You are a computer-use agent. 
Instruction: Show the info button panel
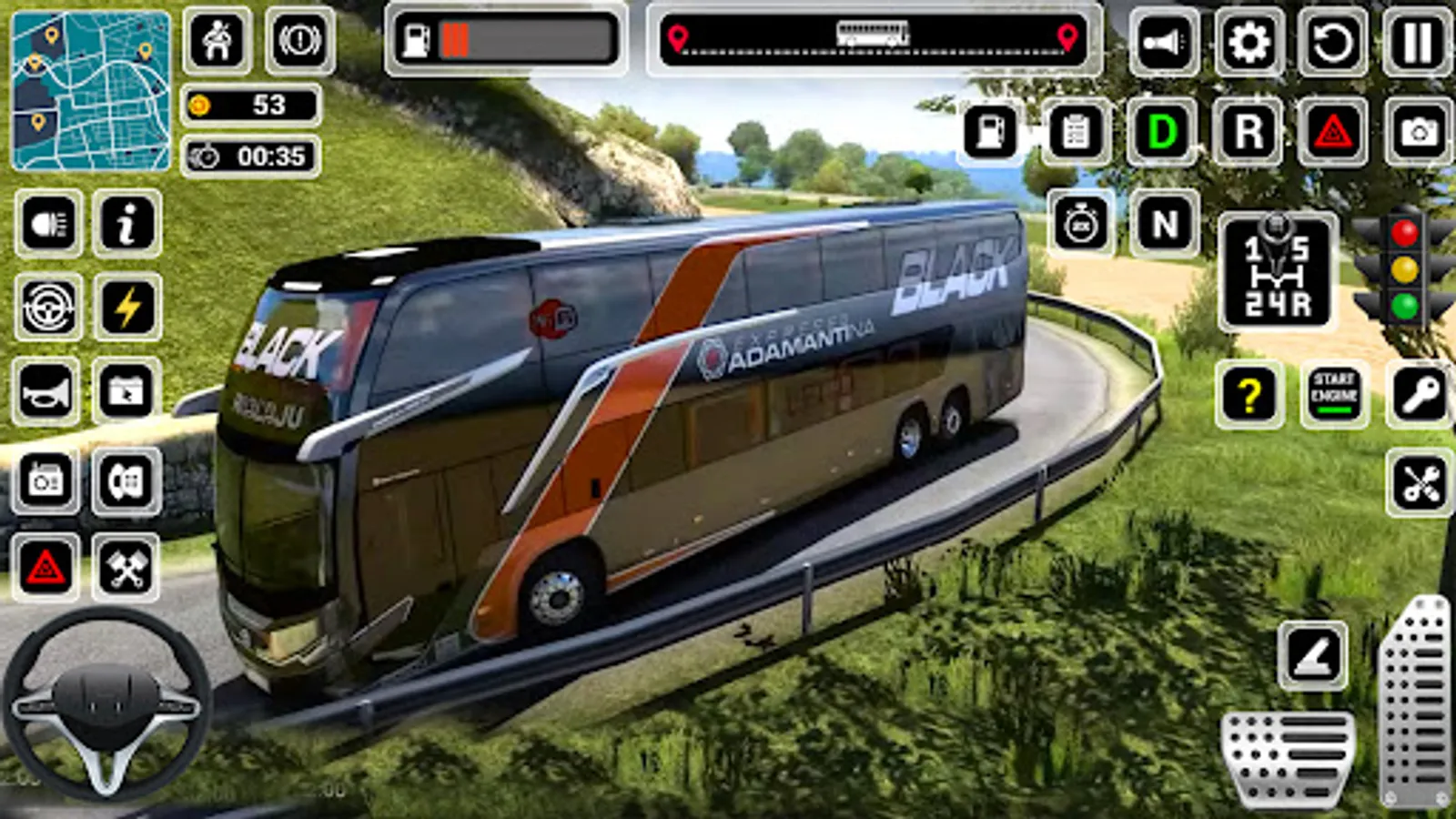[127, 224]
